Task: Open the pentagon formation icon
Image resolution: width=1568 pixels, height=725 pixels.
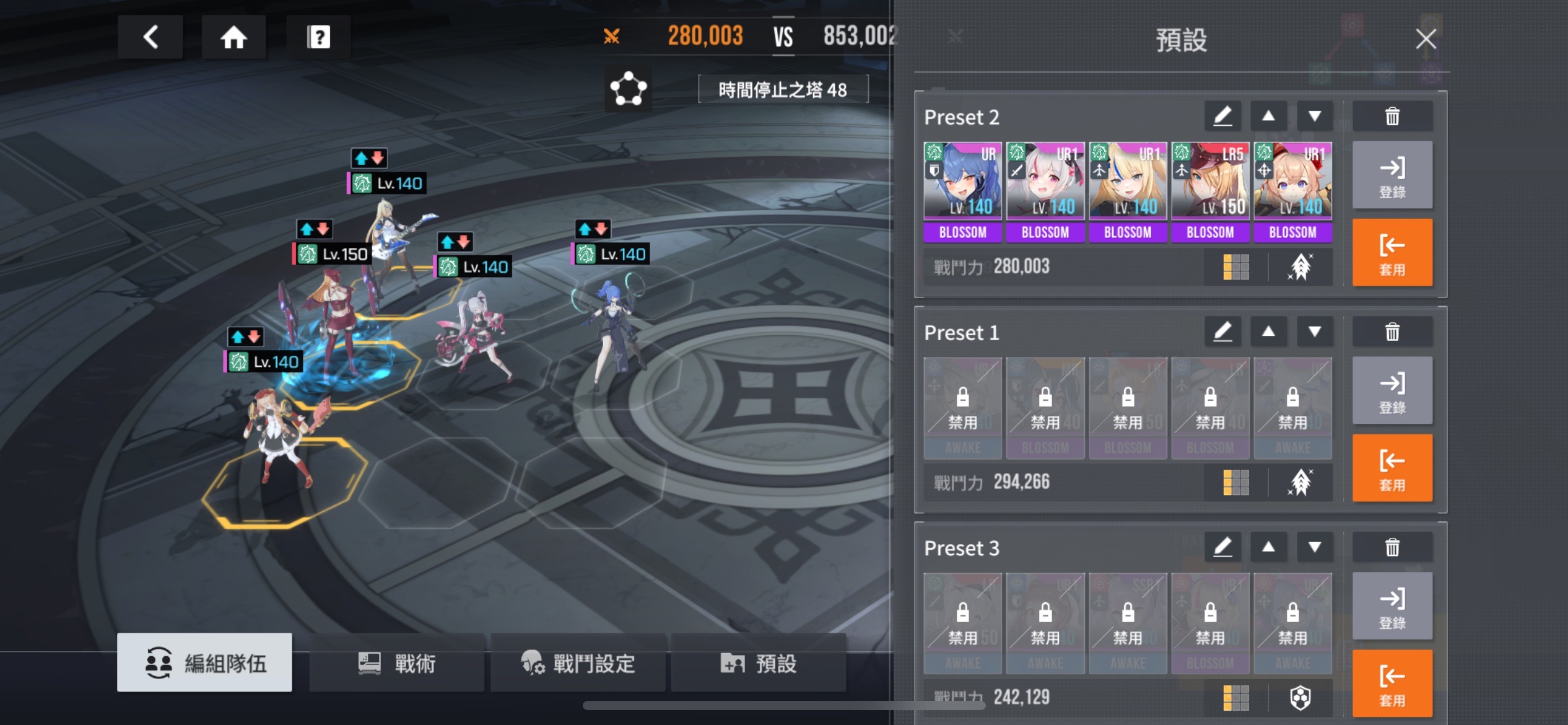Action: point(628,89)
